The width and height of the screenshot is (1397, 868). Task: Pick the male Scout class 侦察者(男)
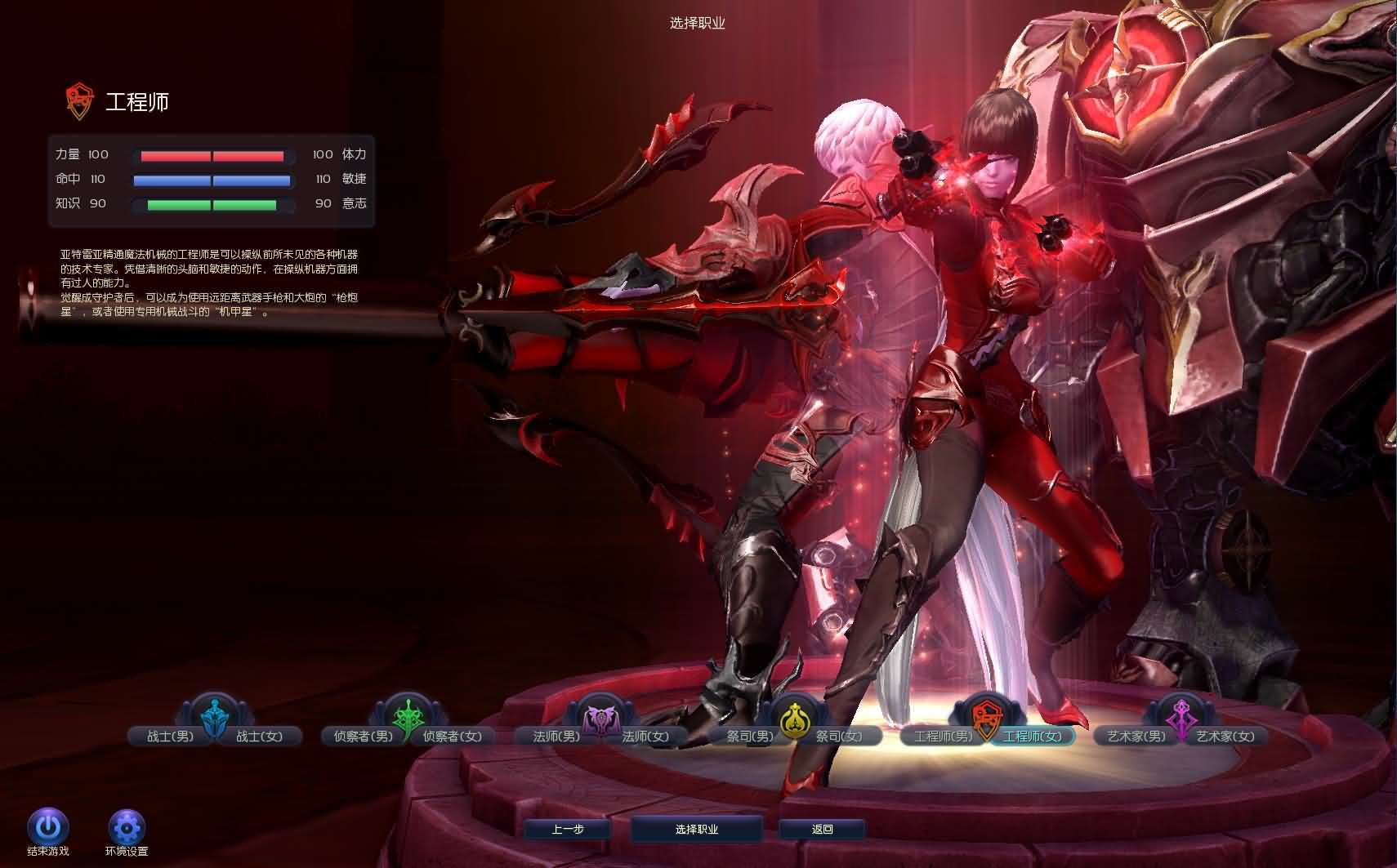(363, 737)
